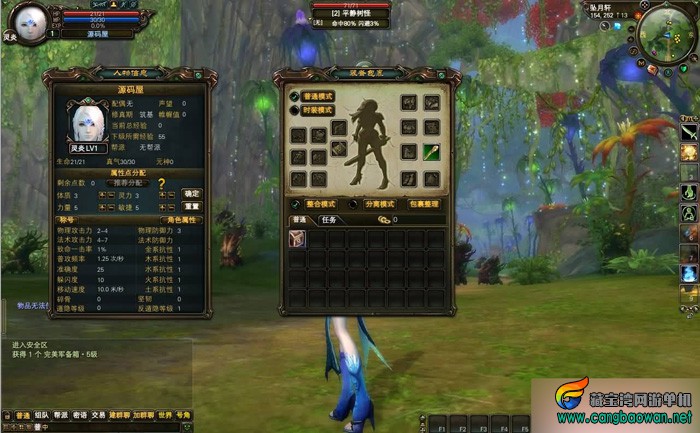Switch to the 任务 quest items tab
This screenshot has width=700, height=433.
(328, 219)
